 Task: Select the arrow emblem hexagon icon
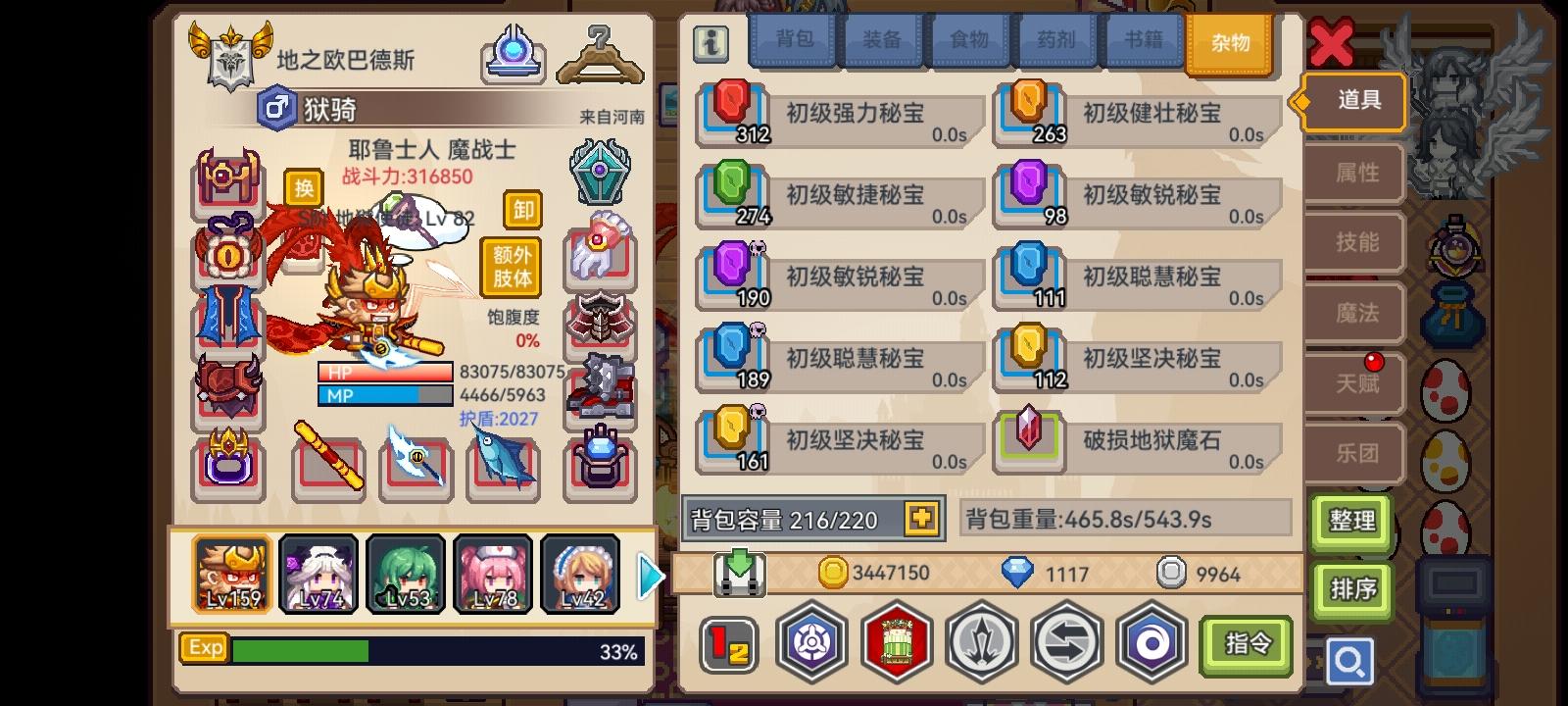coord(981,642)
